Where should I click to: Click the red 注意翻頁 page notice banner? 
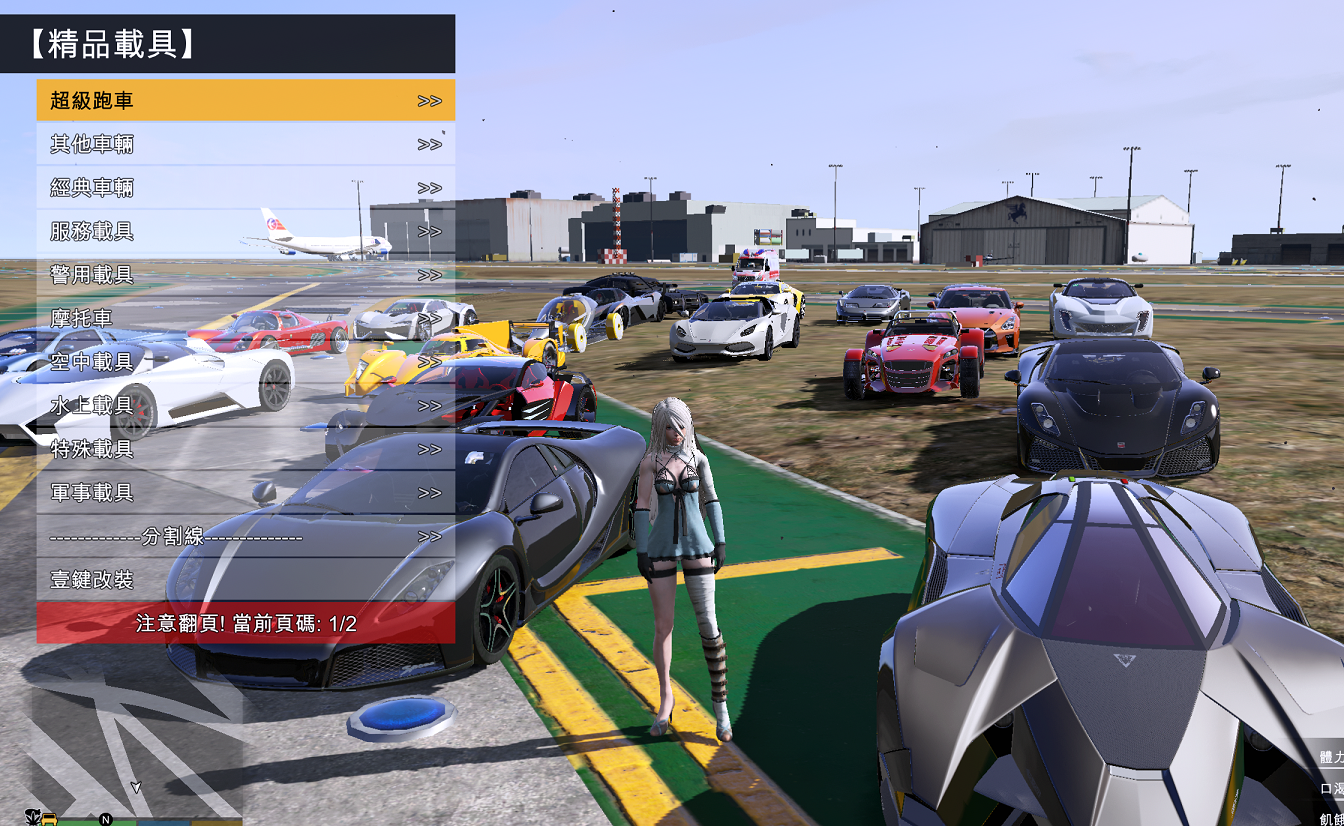(x=245, y=620)
